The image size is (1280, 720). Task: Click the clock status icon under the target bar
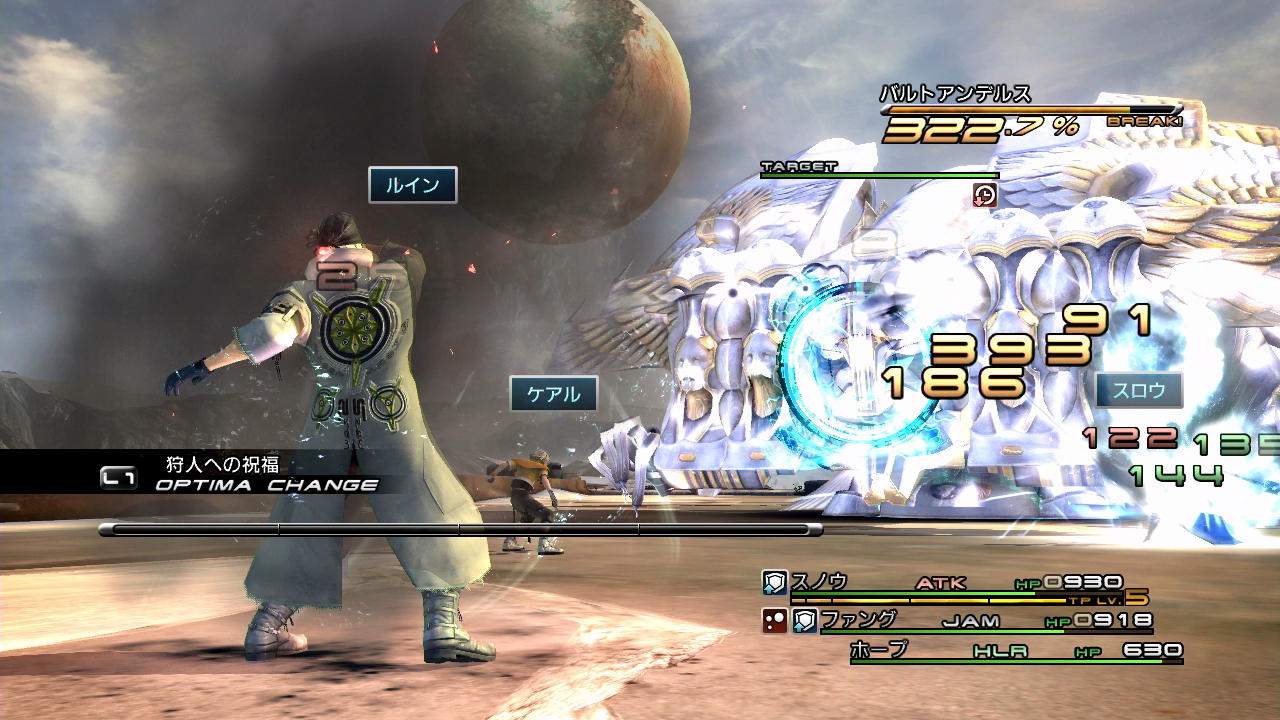(984, 195)
